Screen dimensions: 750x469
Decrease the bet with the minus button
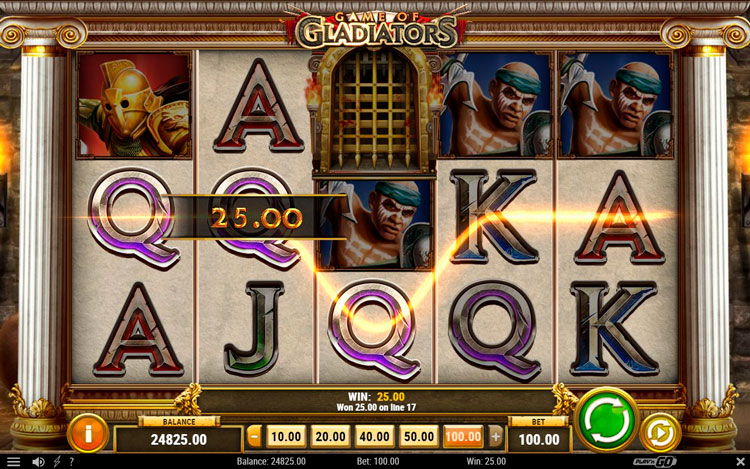click(254, 436)
